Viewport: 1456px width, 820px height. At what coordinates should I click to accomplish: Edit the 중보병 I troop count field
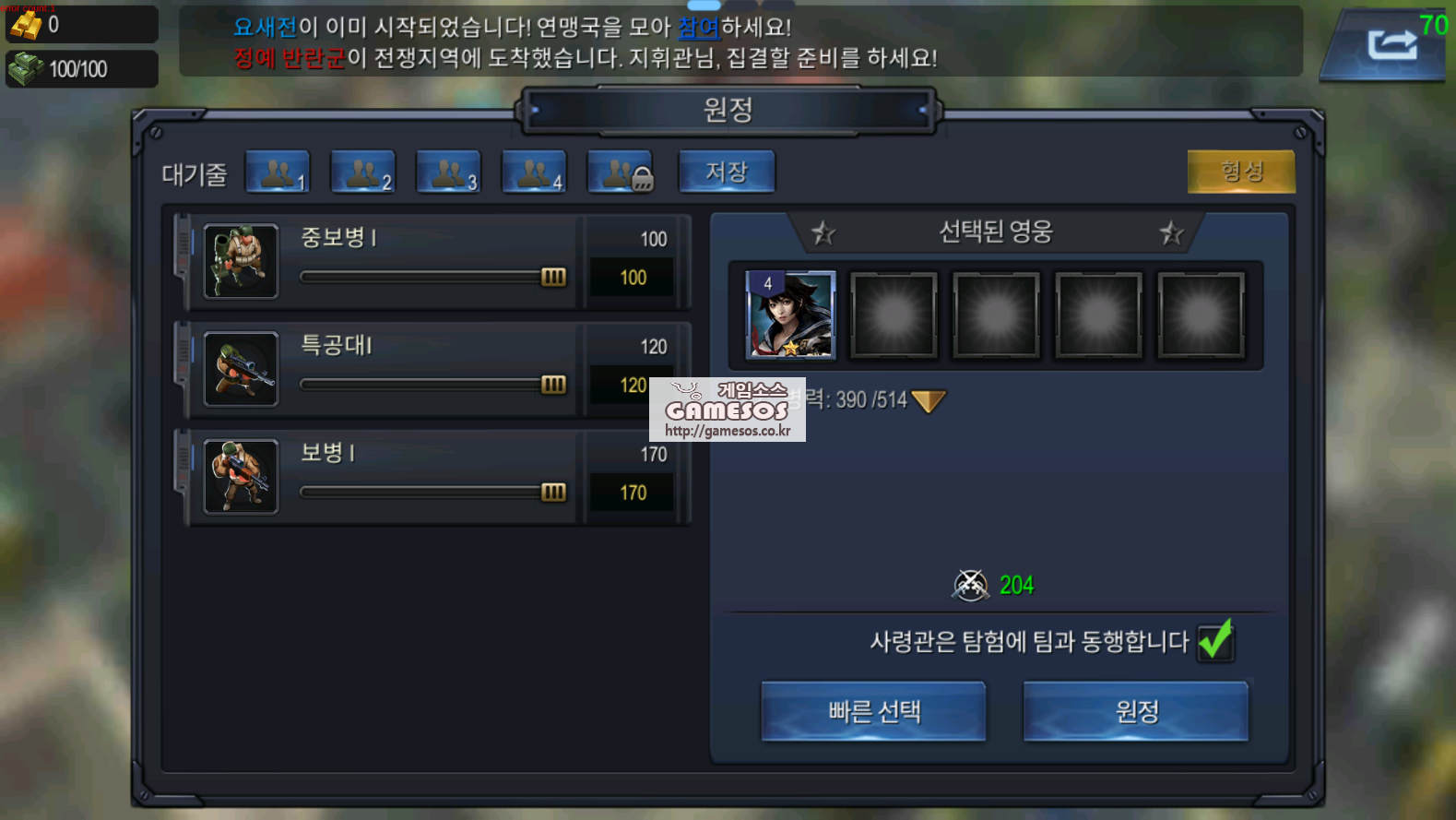click(x=633, y=278)
